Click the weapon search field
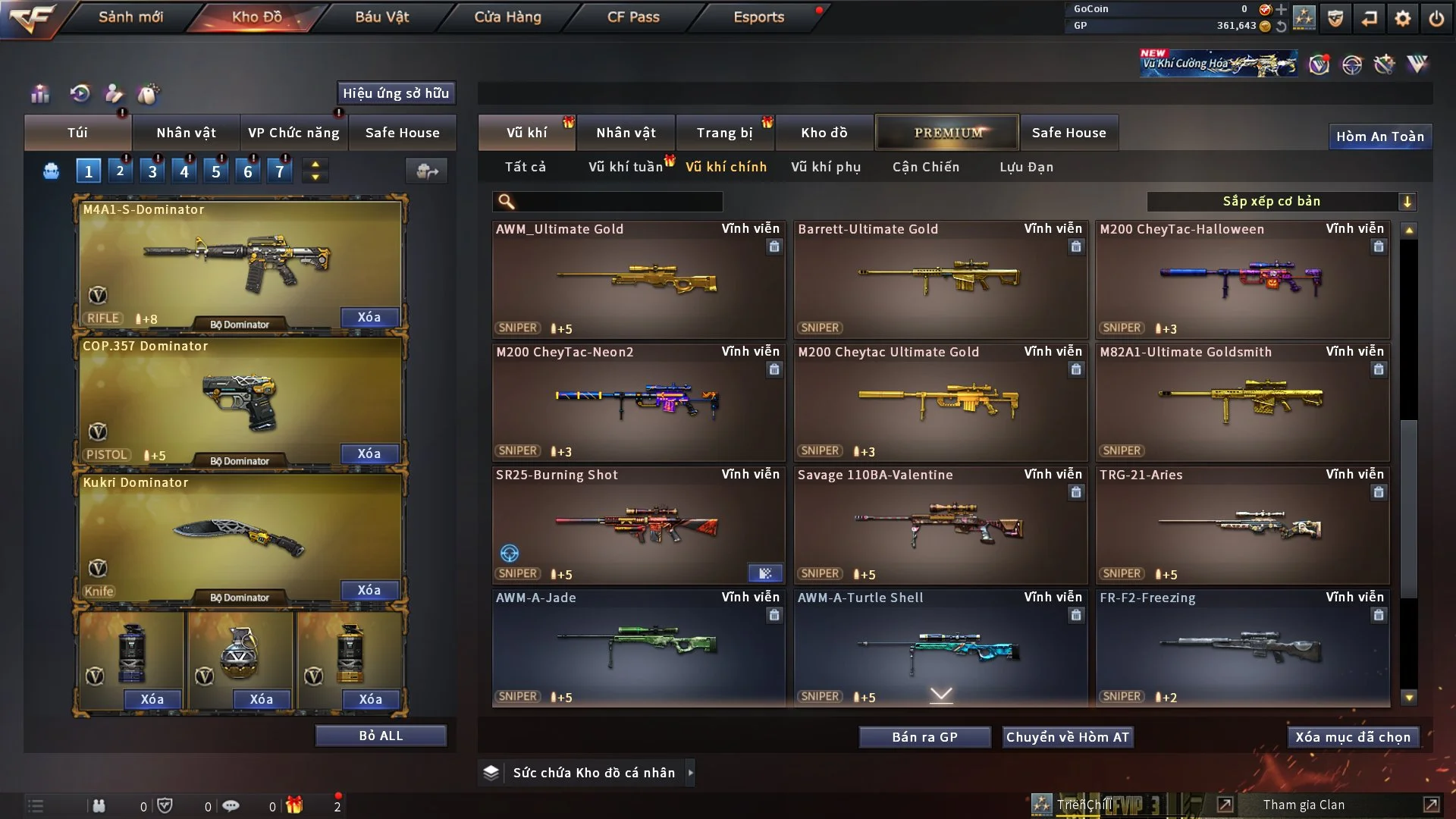The height and width of the screenshot is (819, 1456). coord(618,201)
